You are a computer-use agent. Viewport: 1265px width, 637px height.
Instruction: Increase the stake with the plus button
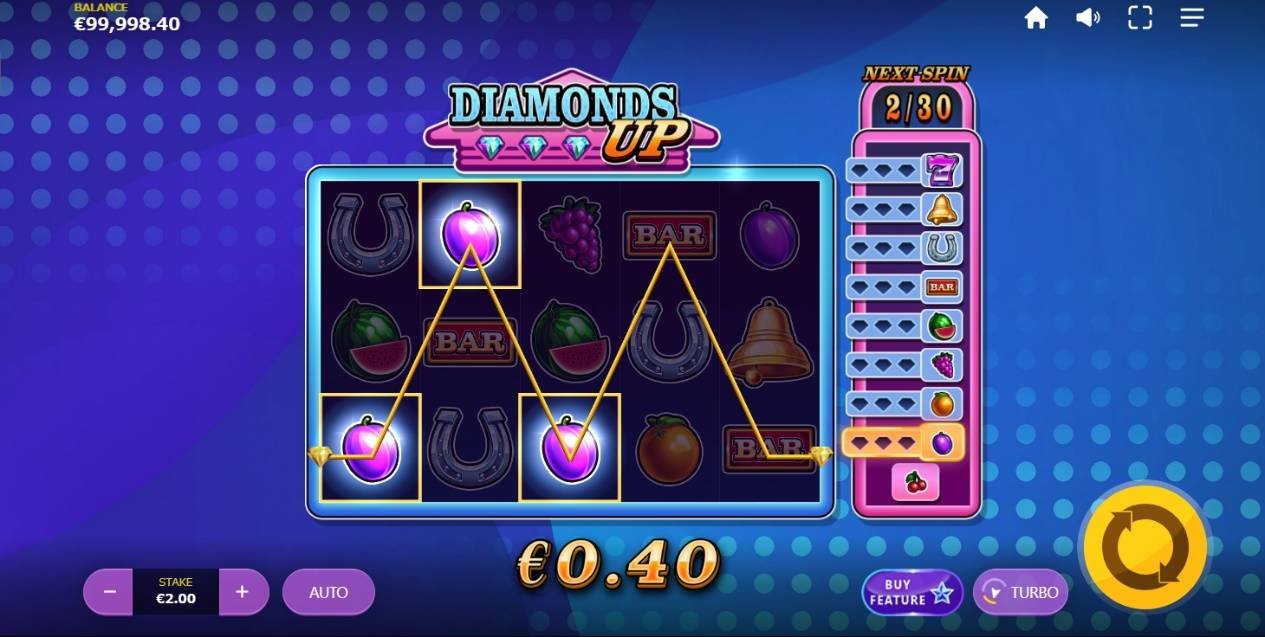(x=242, y=592)
